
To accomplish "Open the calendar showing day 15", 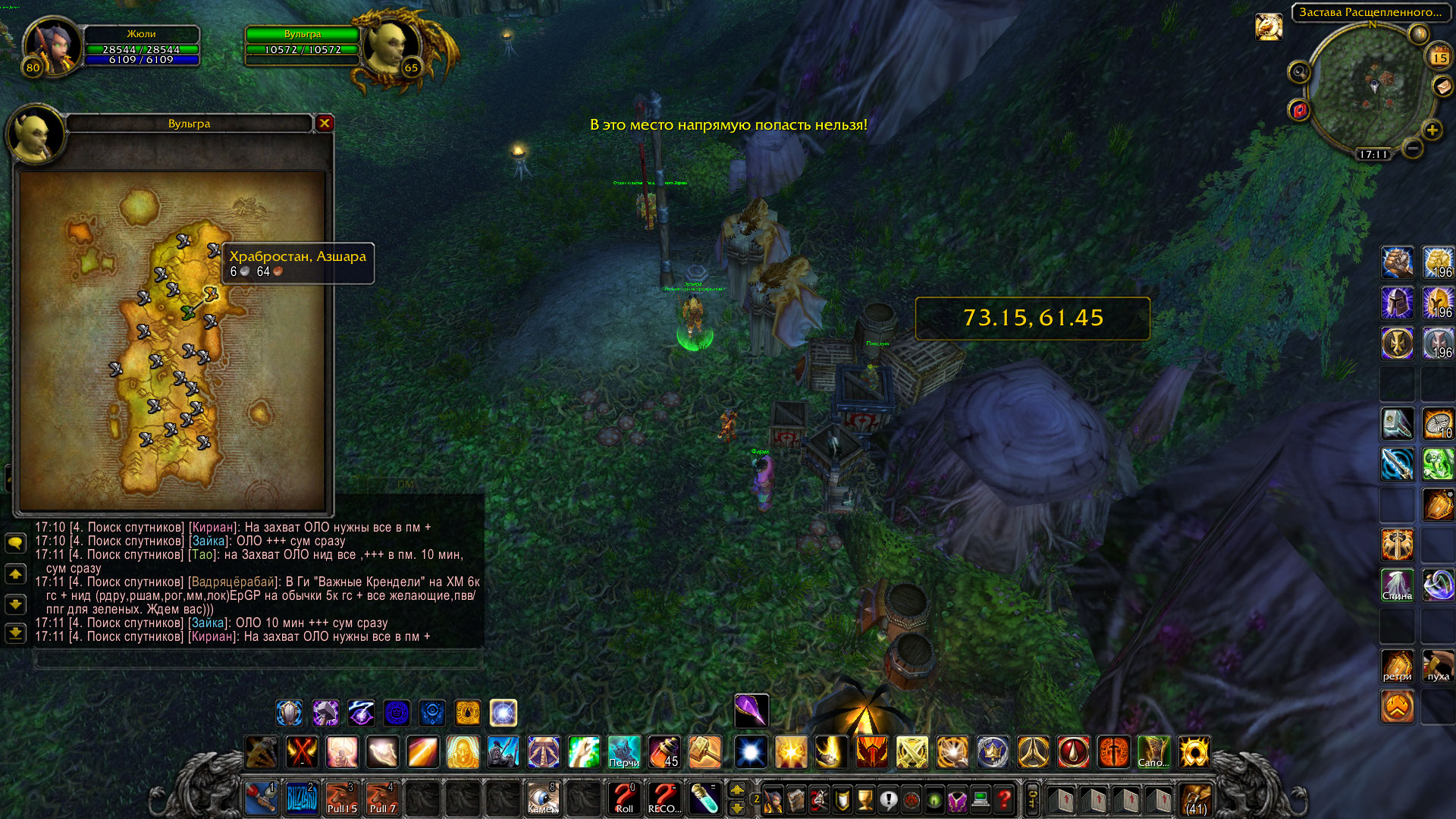I will 1439,58.
